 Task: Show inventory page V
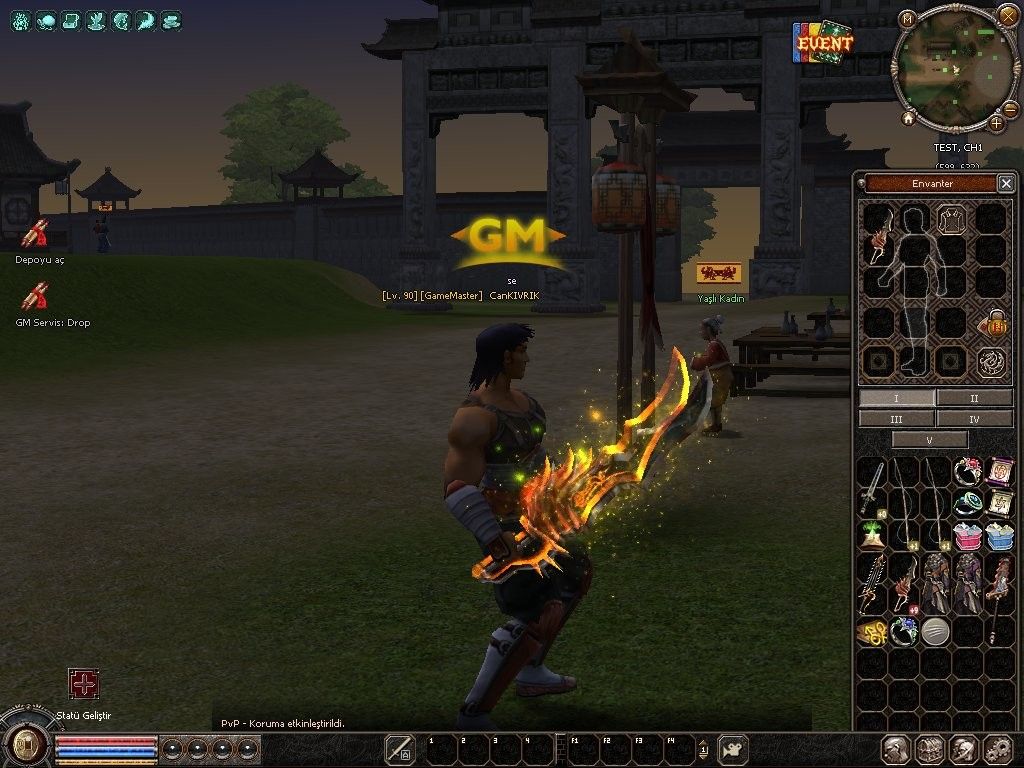click(930, 440)
